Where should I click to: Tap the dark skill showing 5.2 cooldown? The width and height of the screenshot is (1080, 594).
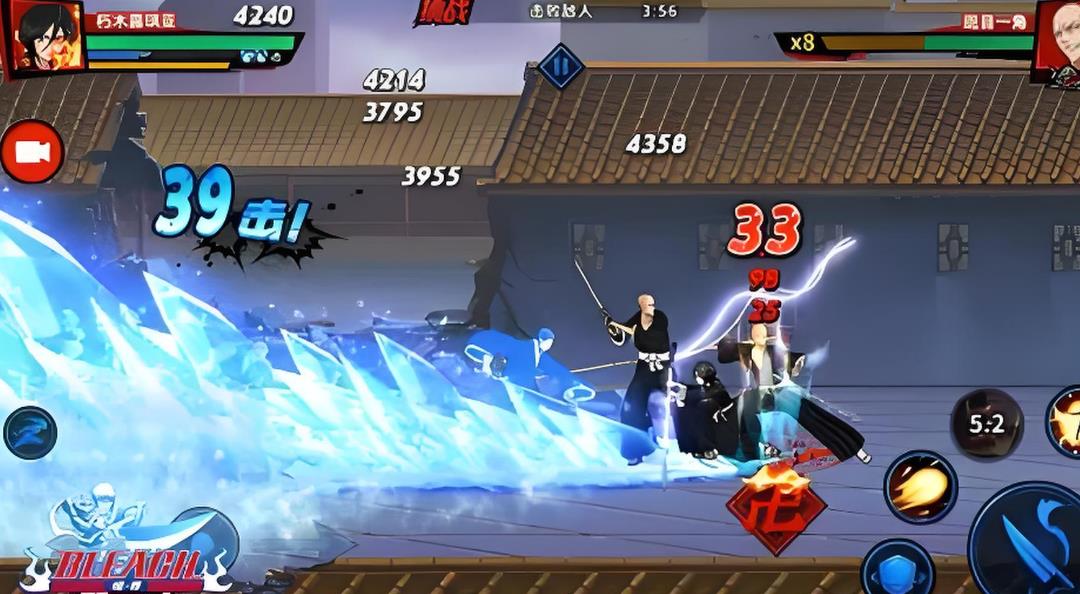pyautogui.click(x=986, y=424)
